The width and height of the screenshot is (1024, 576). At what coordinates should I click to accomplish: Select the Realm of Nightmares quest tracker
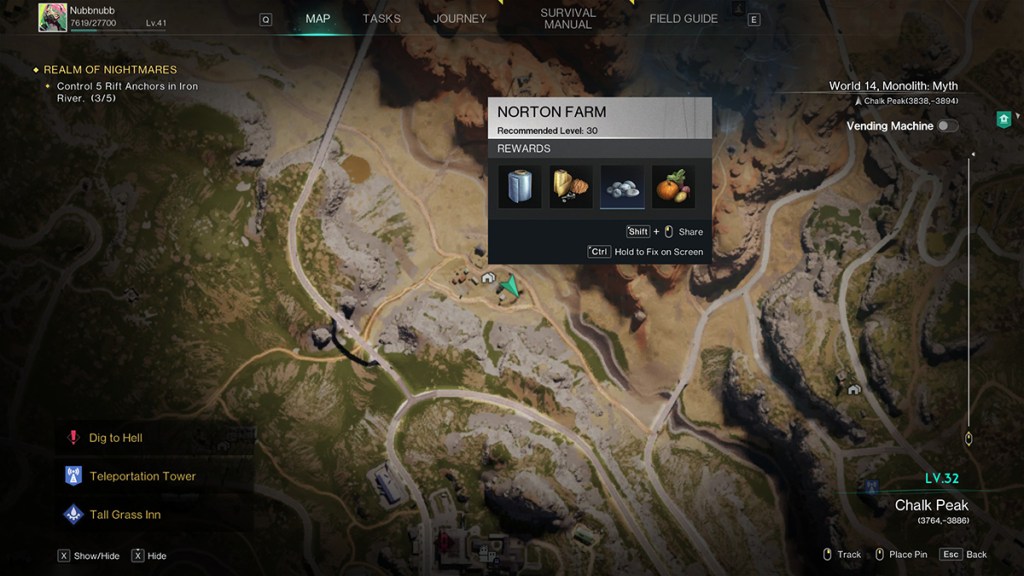click(x=109, y=70)
